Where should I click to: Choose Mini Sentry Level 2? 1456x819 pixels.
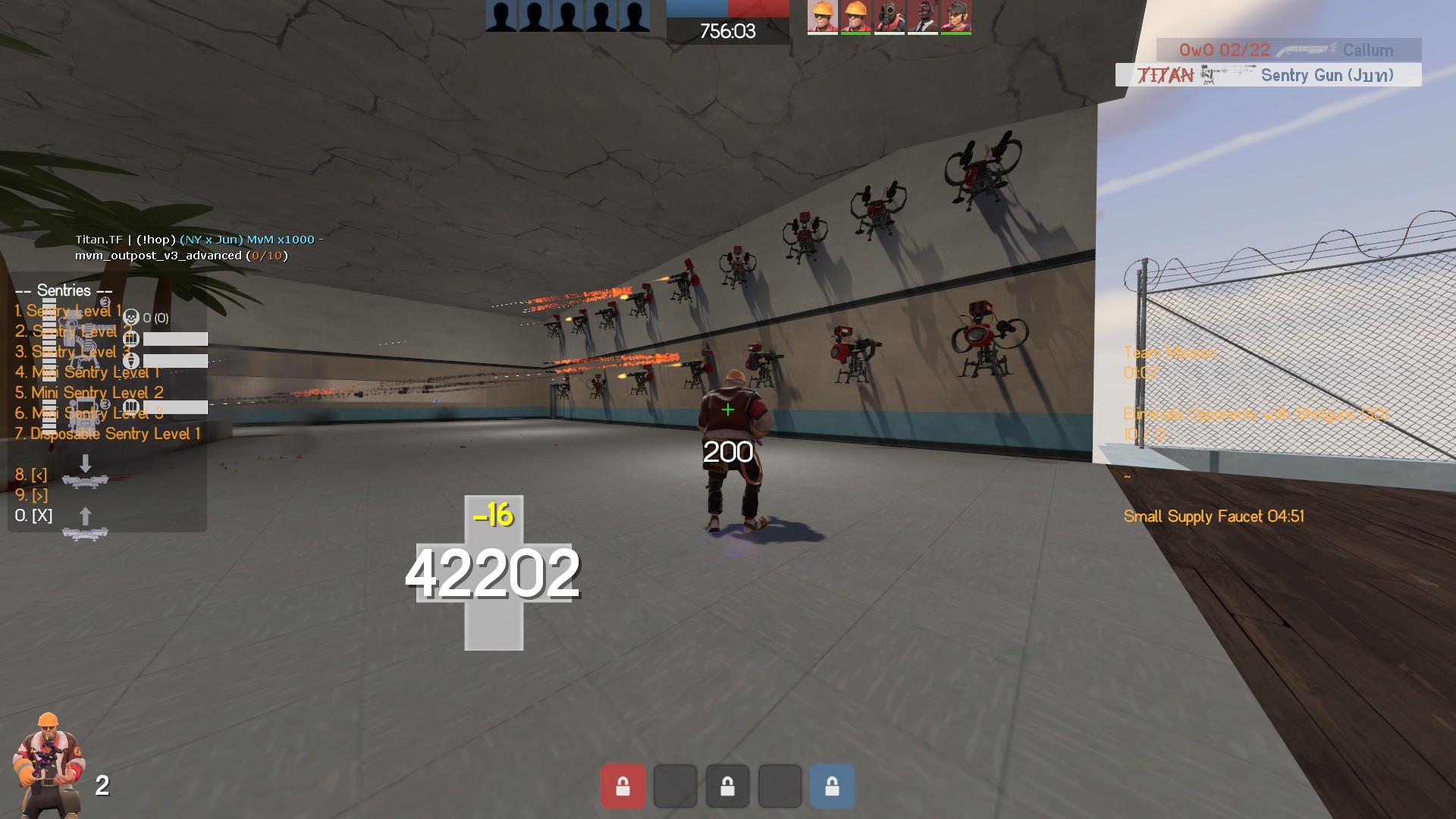pyautogui.click(x=89, y=393)
